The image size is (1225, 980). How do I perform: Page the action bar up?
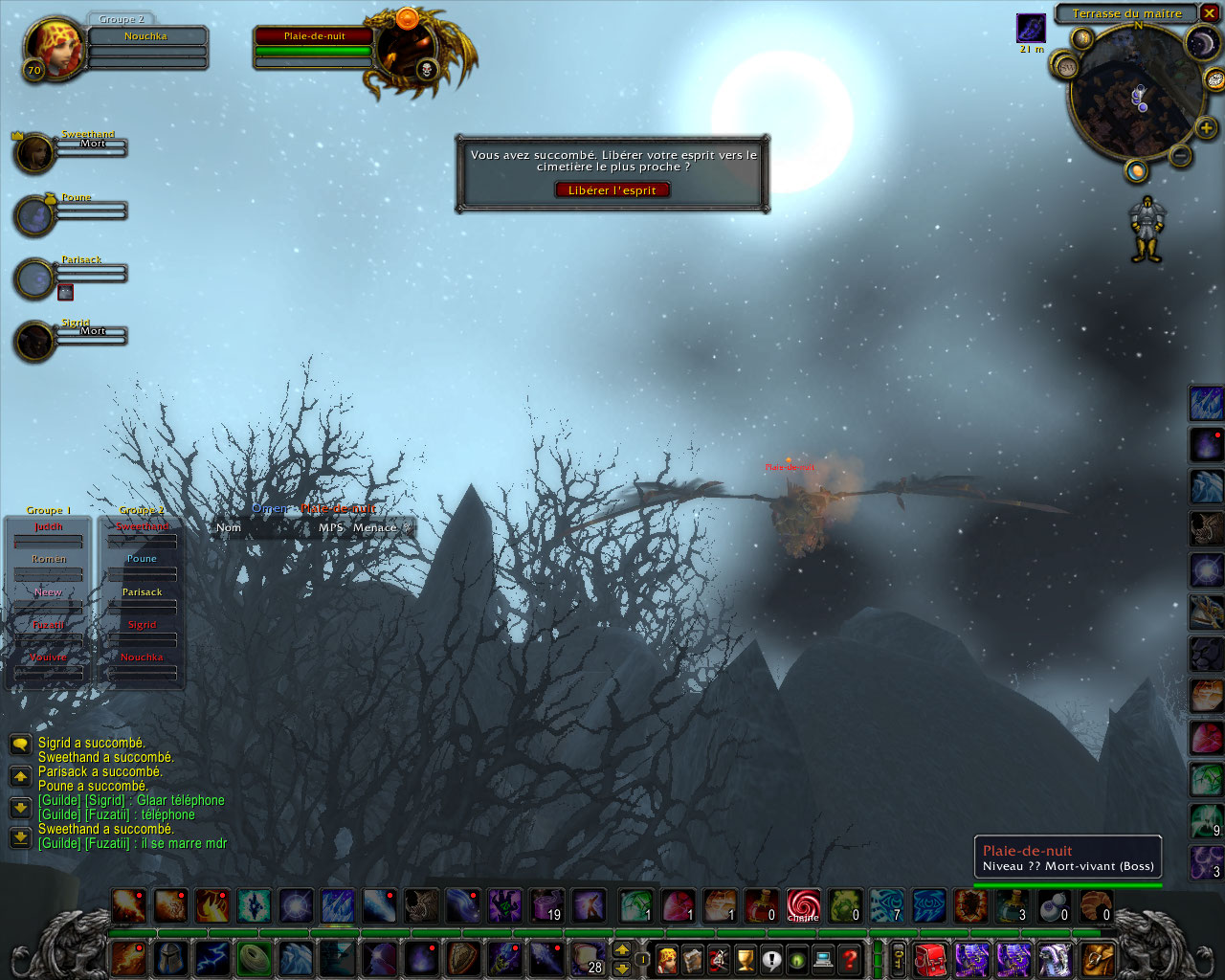pos(622,949)
